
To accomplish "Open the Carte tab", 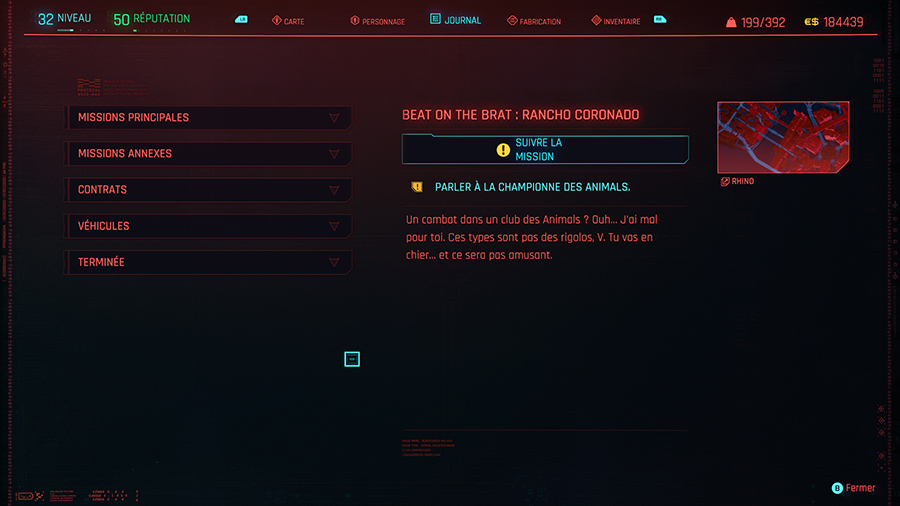I will (288, 21).
